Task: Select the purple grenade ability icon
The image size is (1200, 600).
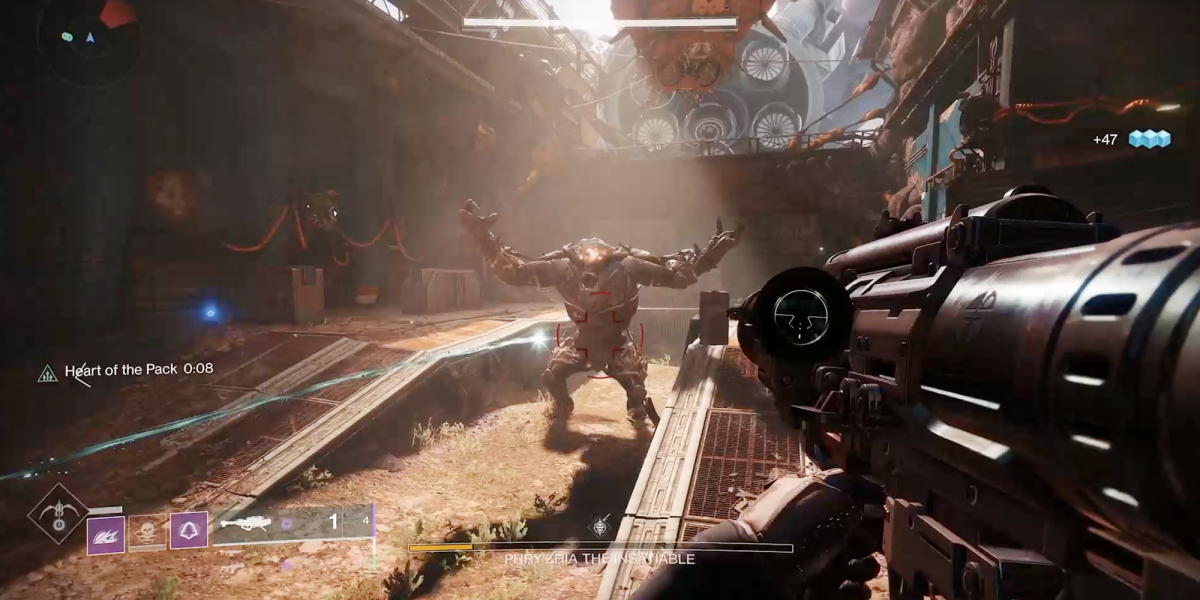Action: click(106, 533)
